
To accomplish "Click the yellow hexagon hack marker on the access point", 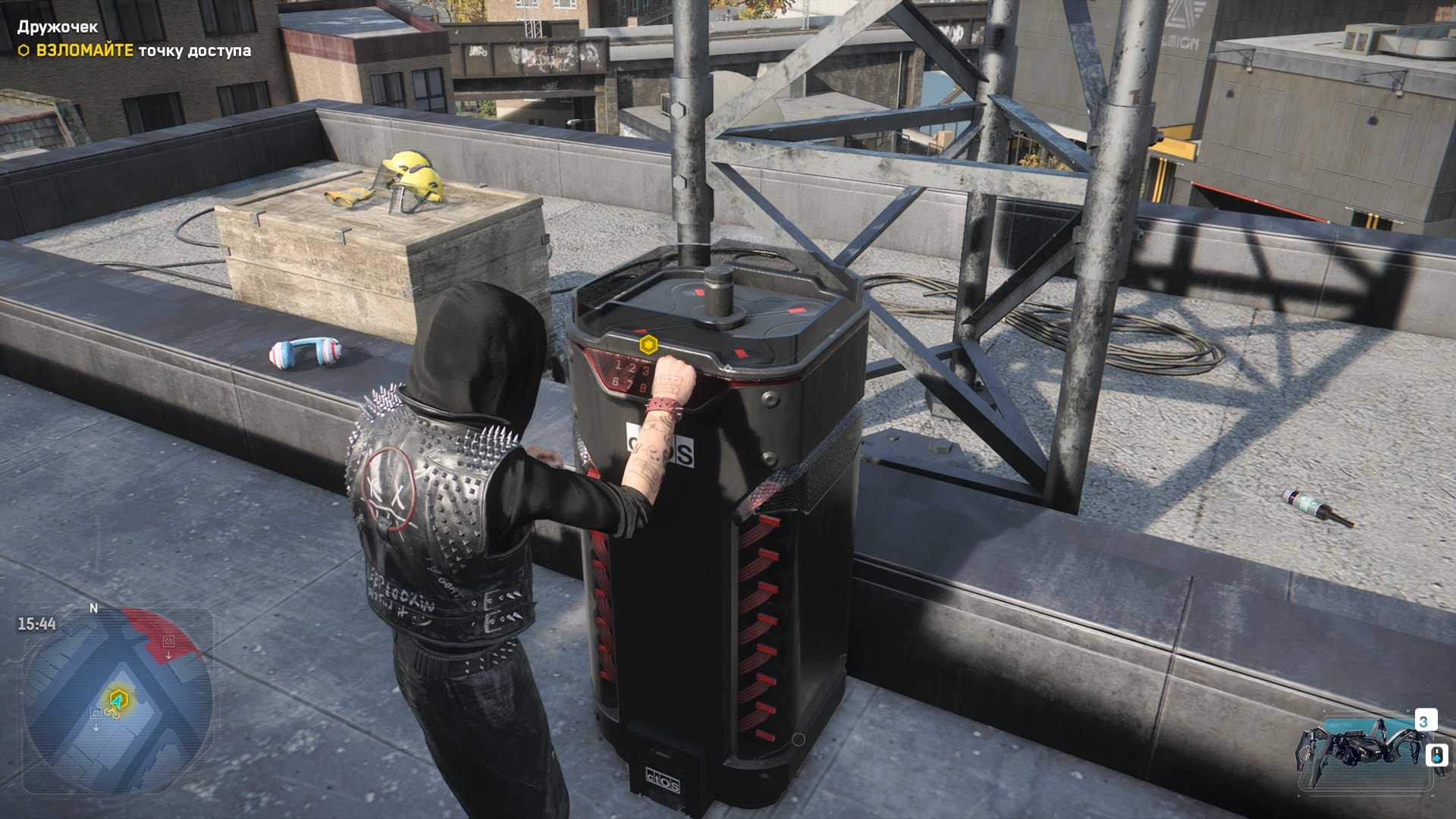I will click(648, 346).
